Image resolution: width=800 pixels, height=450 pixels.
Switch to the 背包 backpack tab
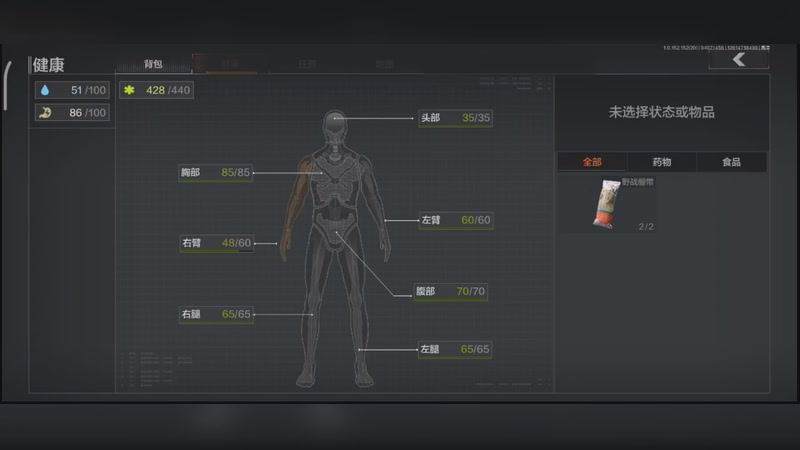[153, 63]
